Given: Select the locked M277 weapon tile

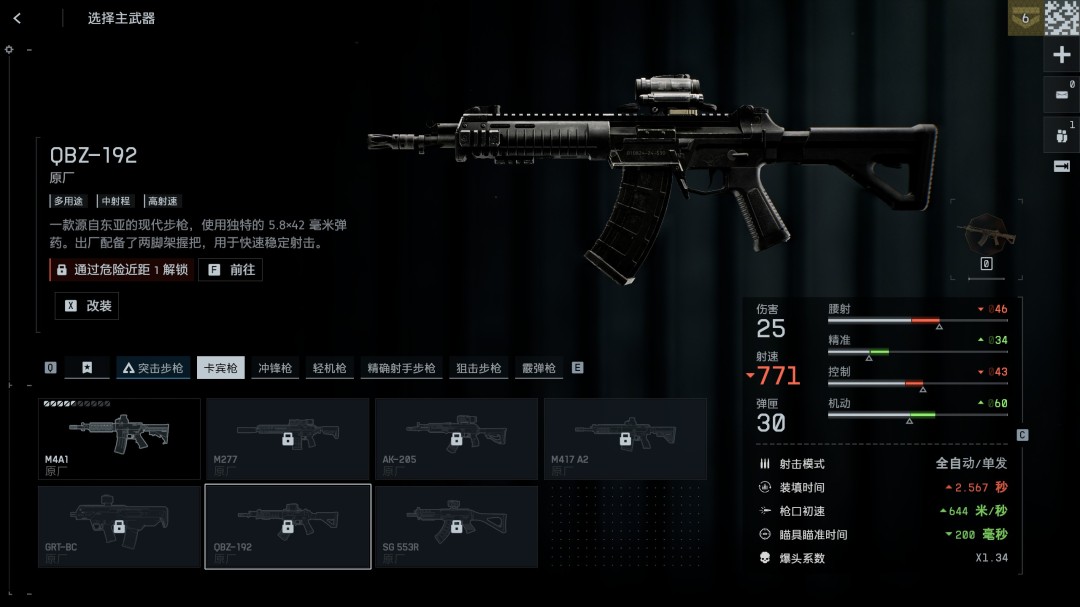Looking at the screenshot, I should pyautogui.click(x=287, y=438).
